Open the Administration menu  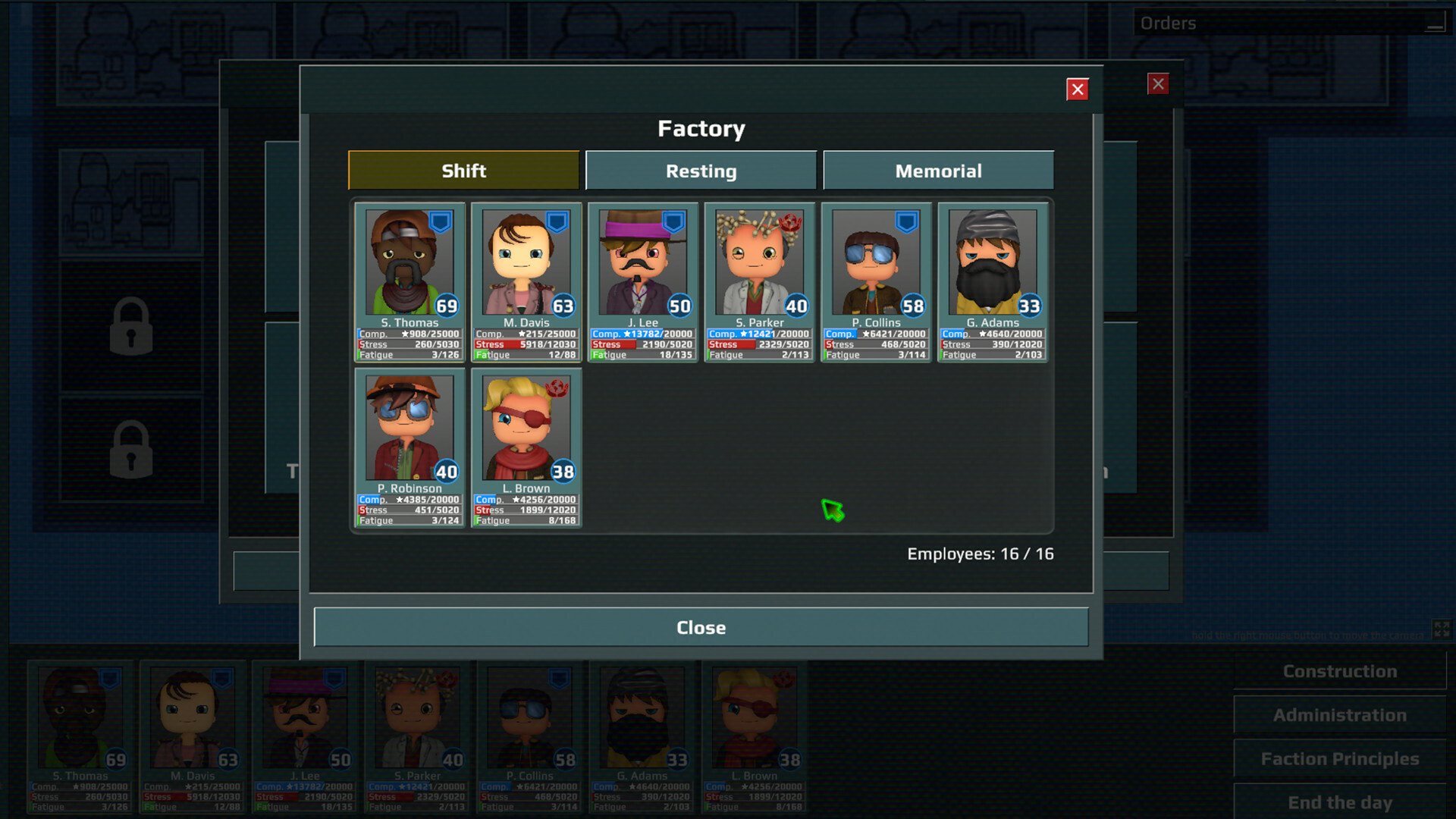pyautogui.click(x=1339, y=715)
